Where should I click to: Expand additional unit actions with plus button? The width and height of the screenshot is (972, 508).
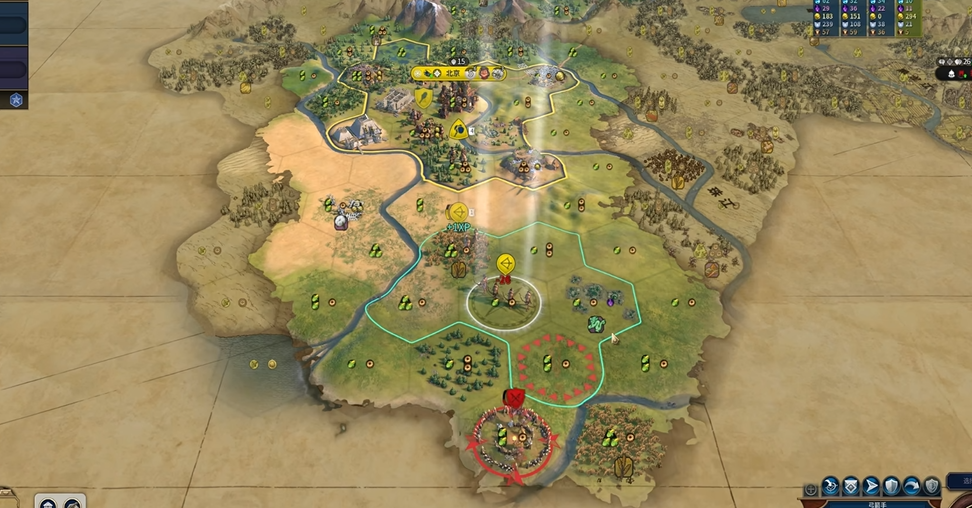(x=811, y=490)
